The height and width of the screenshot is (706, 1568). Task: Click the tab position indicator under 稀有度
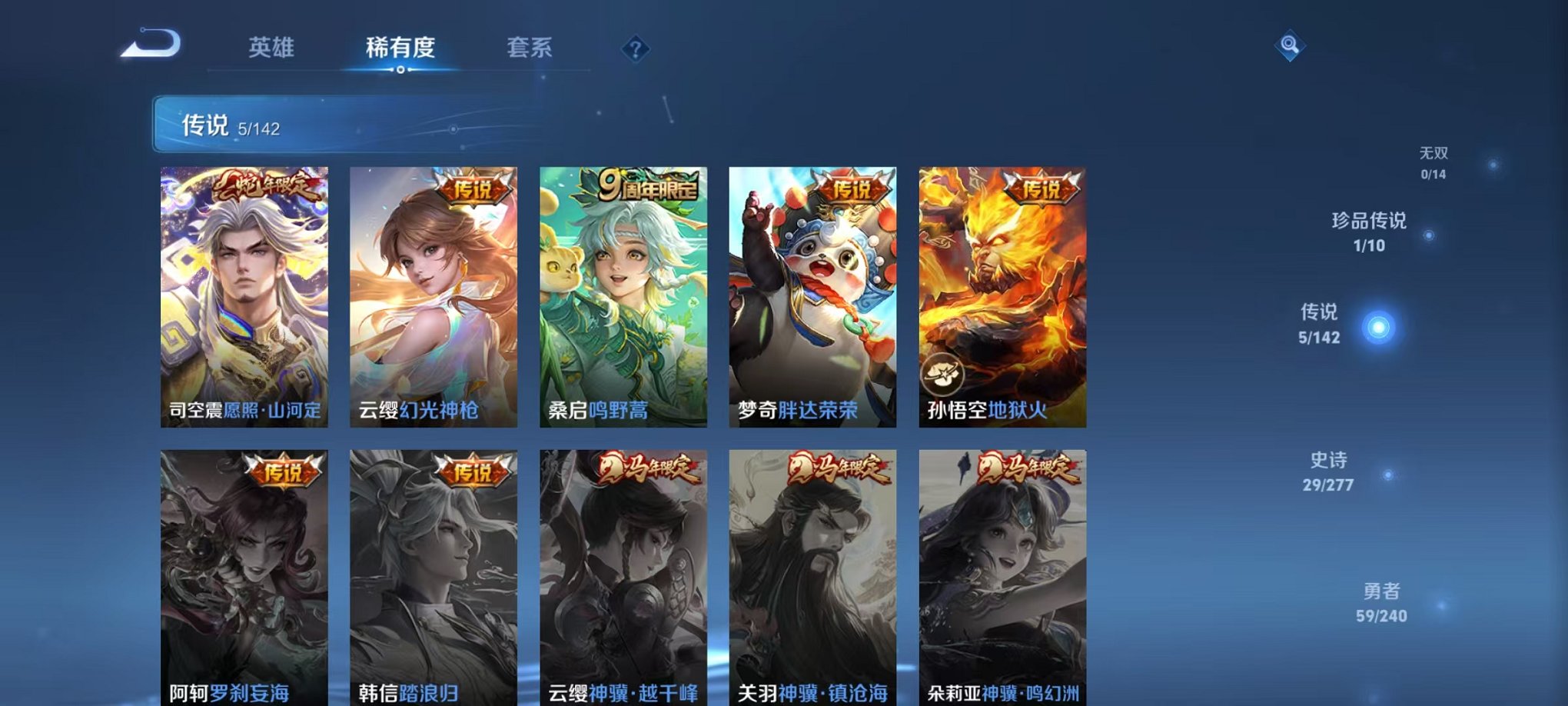pyautogui.click(x=400, y=70)
